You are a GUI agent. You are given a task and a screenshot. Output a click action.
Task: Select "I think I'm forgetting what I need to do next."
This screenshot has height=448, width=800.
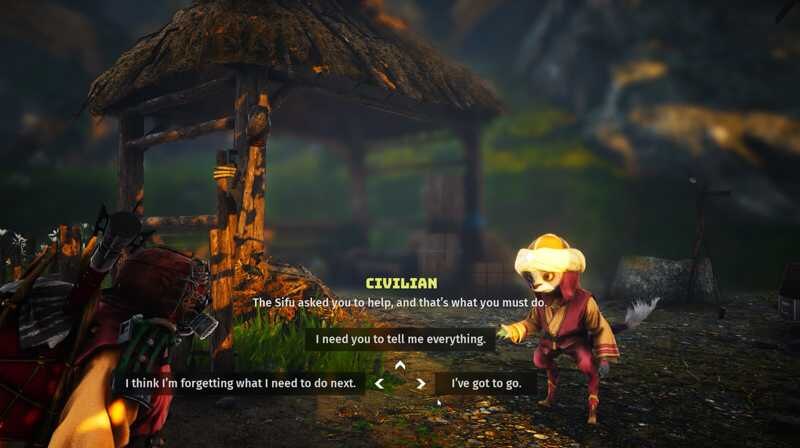coord(240,383)
